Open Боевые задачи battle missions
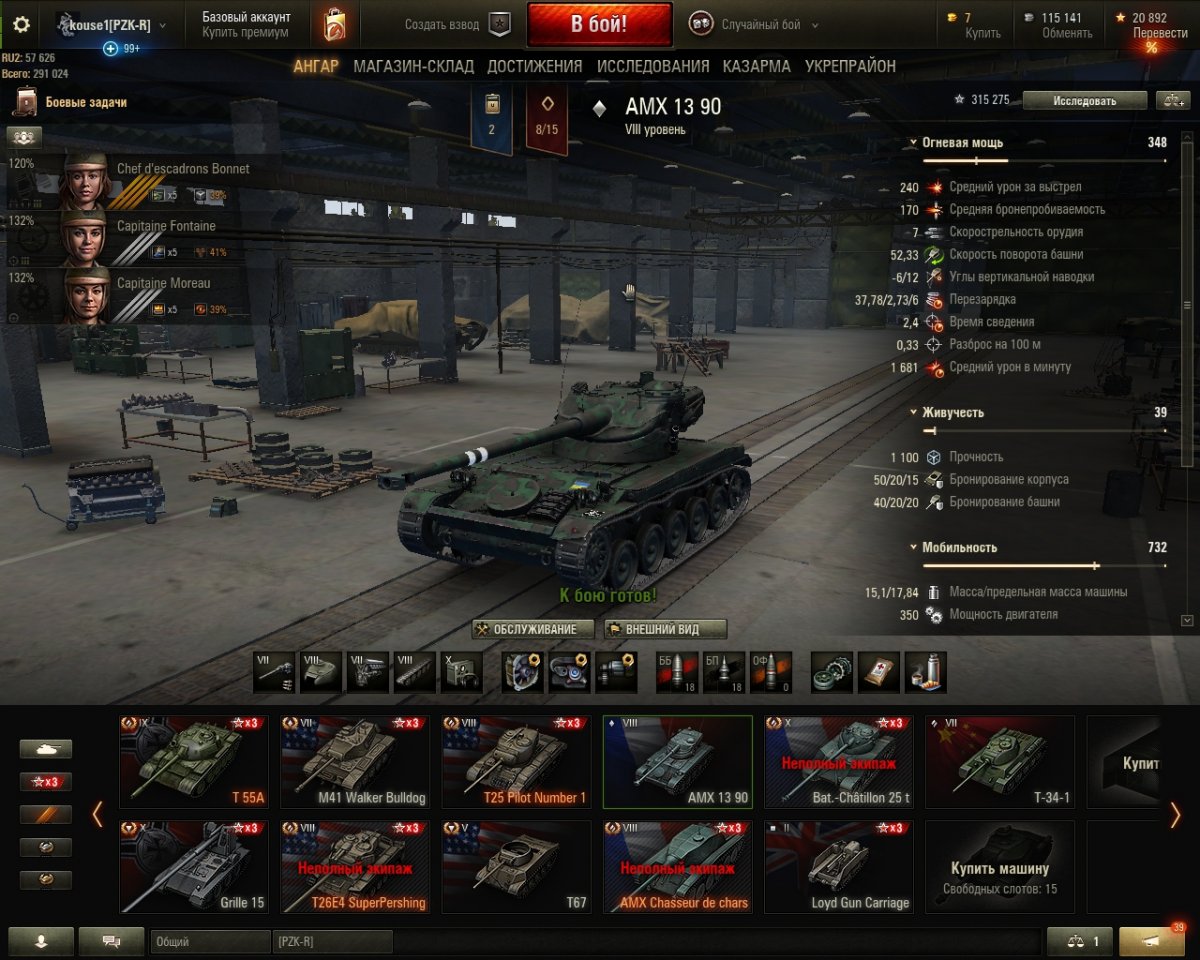The width and height of the screenshot is (1200, 960). click(x=85, y=102)
